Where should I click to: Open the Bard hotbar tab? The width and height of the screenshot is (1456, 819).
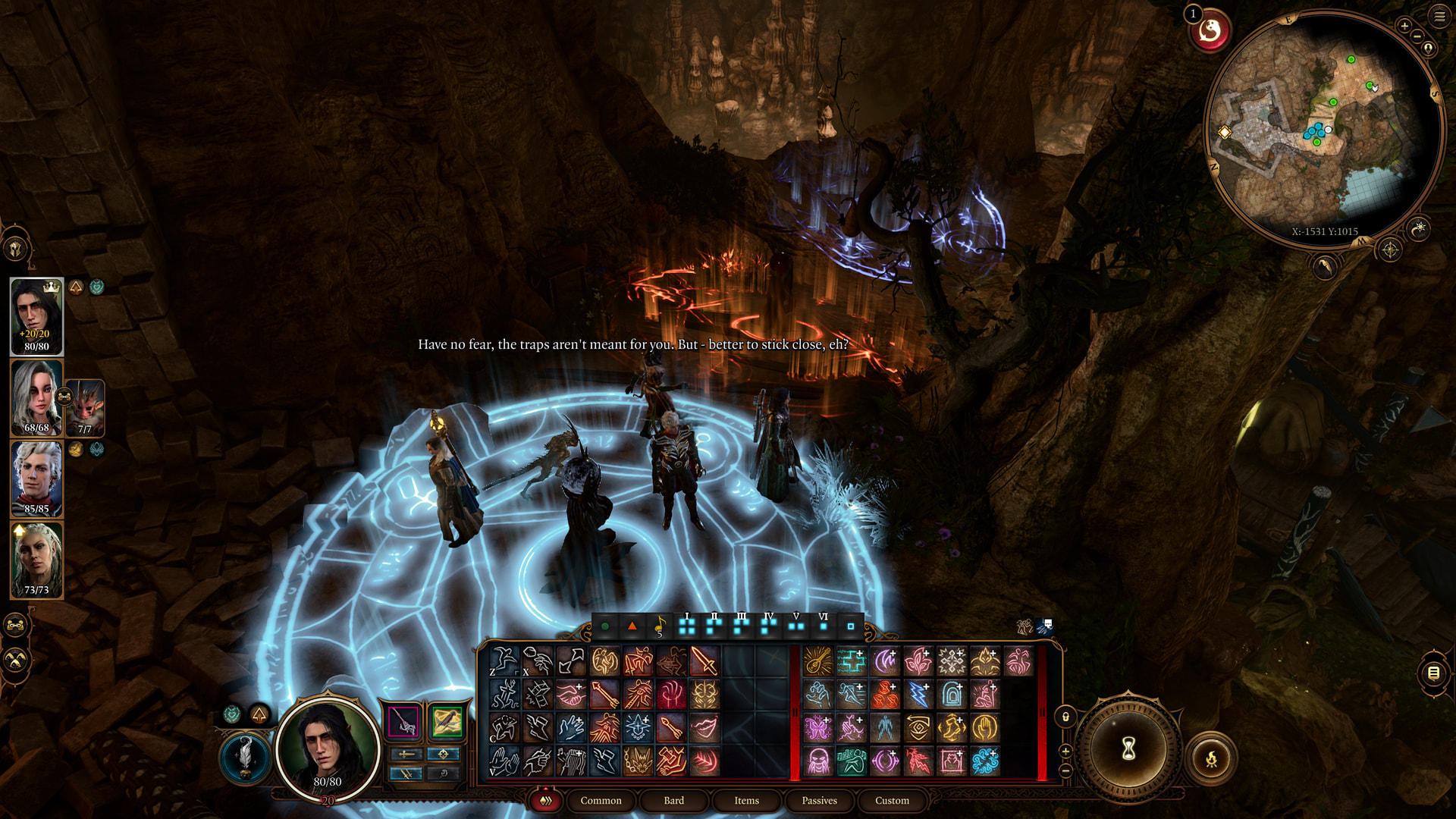point(673,801)
